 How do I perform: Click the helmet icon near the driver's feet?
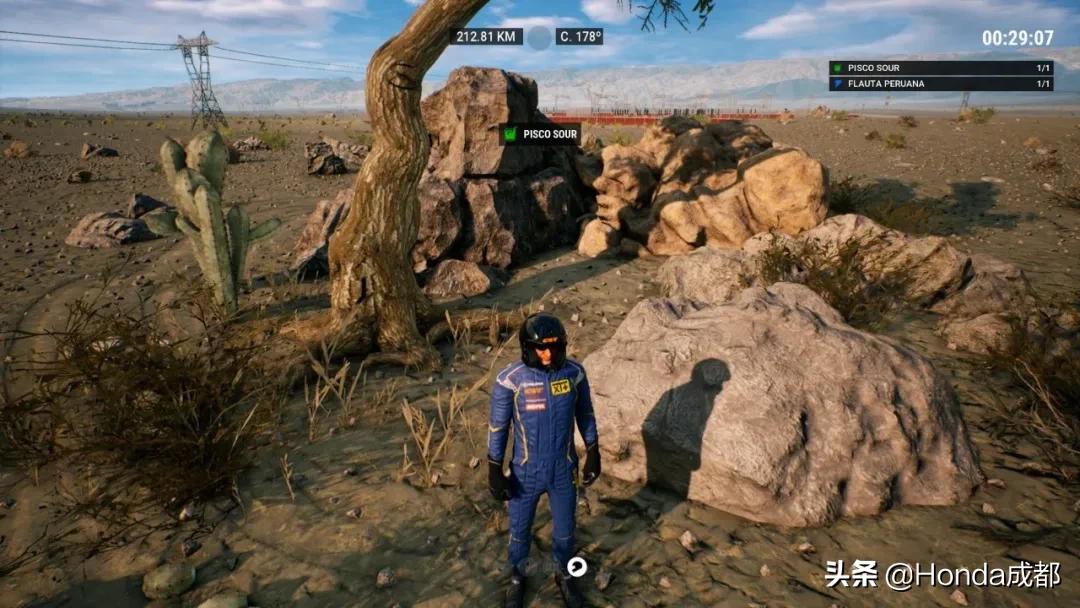point(576,566)
